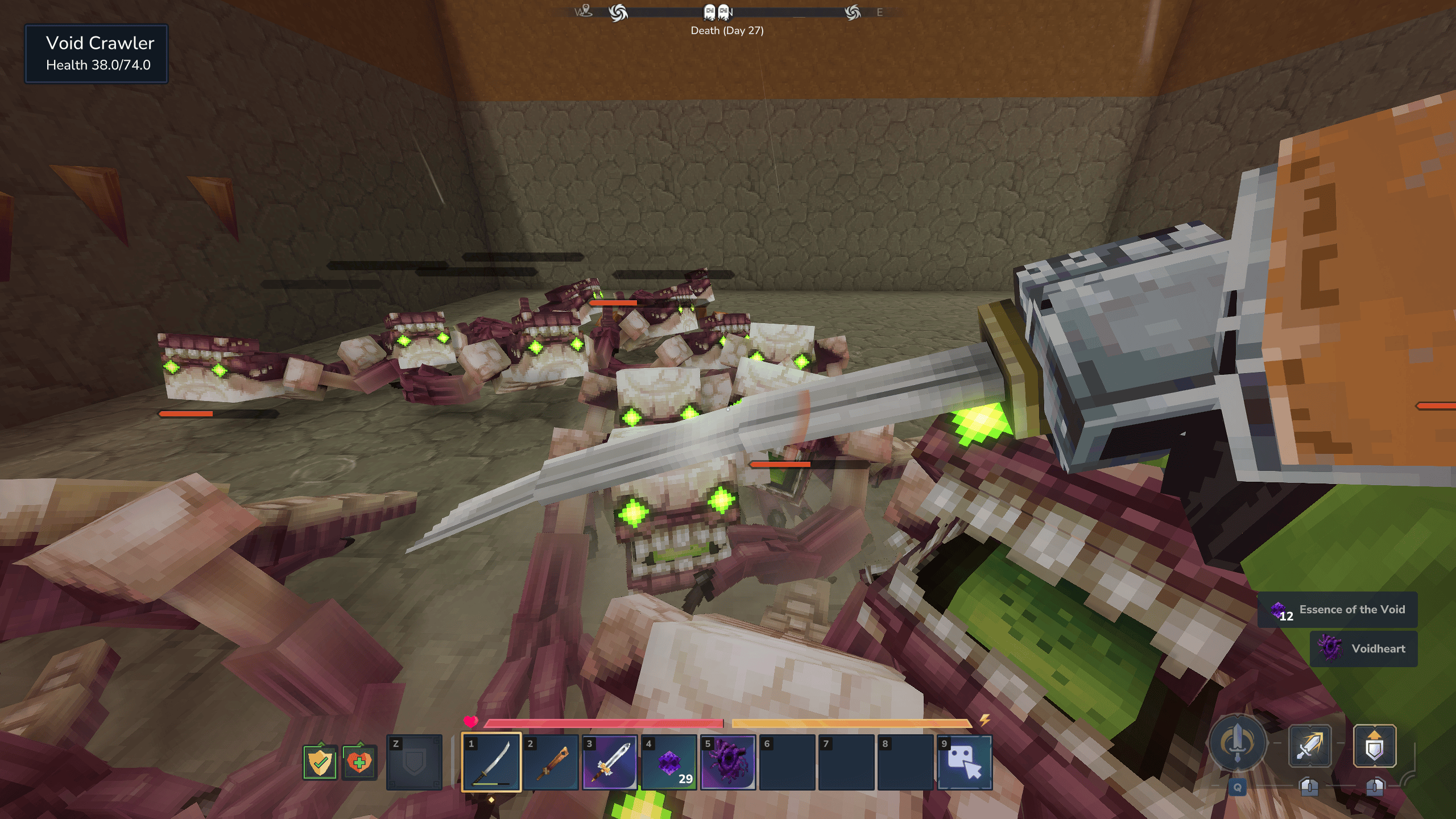Inspect the heart with green plus buff
Screen dimensions: 1456x819
pos(359,762)
